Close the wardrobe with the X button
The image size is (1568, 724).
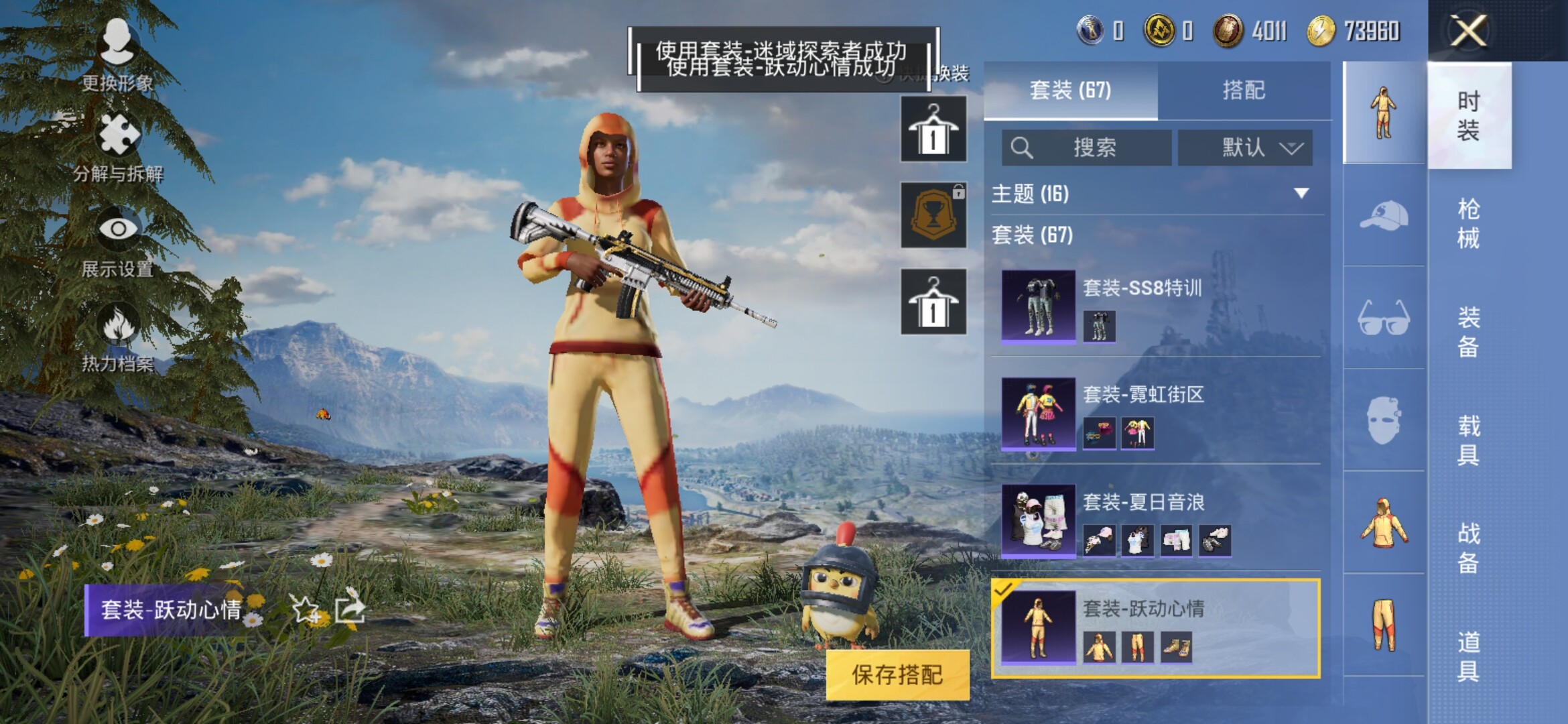[x=1467, y=31]
